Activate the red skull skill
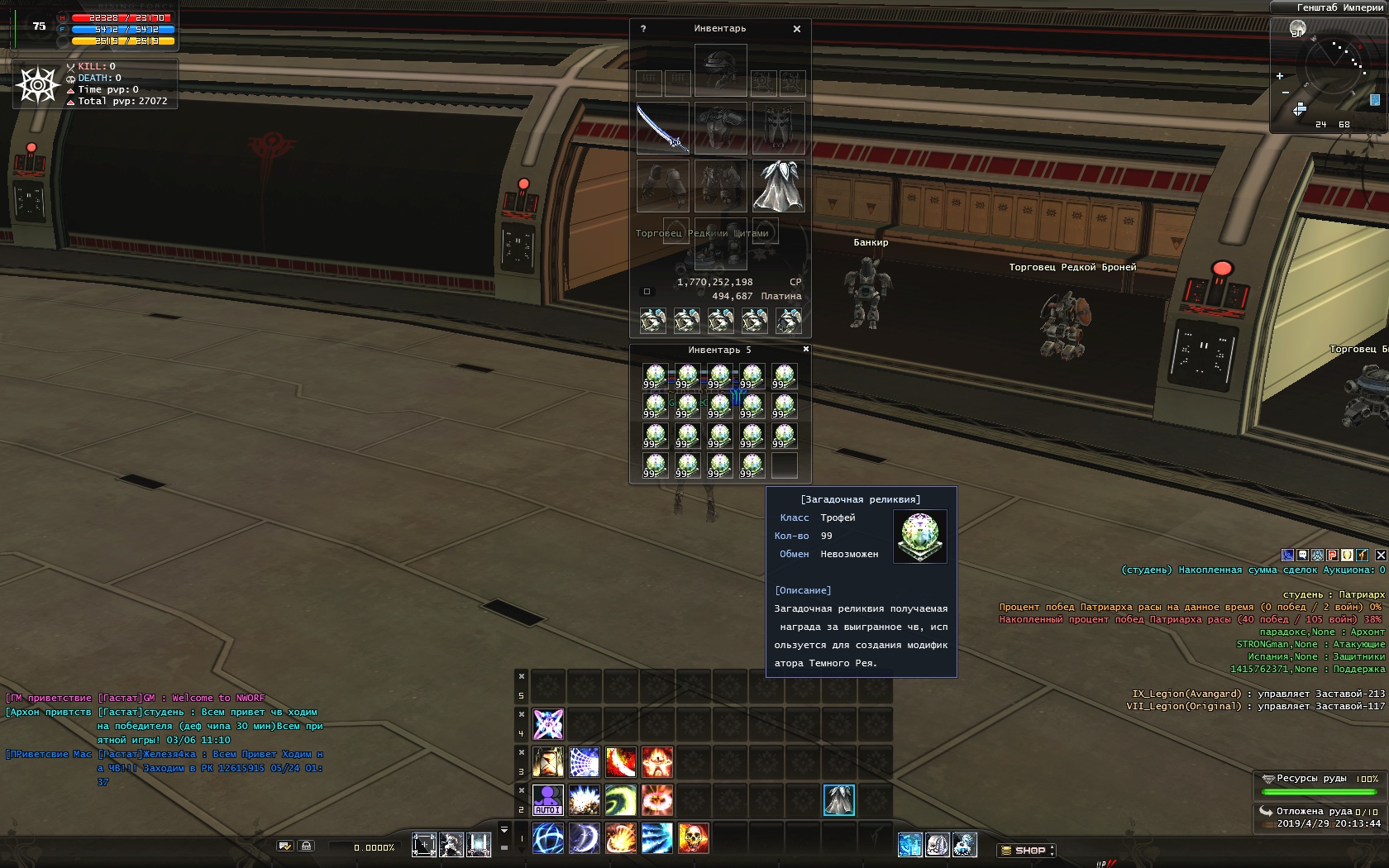 point(694,838)
